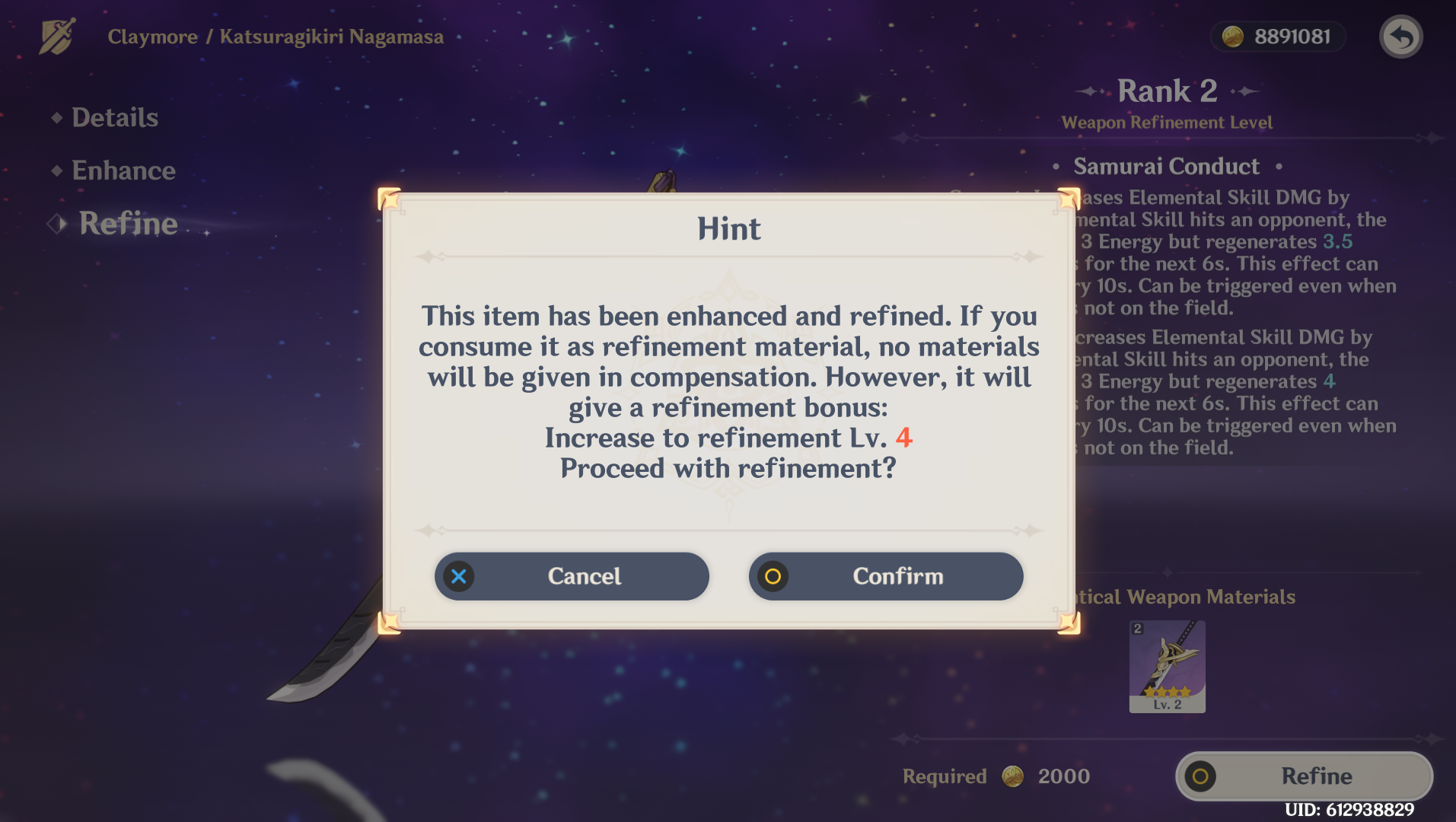Click the diamond toggle next to Enhance
Image resolution: width=1456 pixels, height=822 pixels.
pos(56,170)
